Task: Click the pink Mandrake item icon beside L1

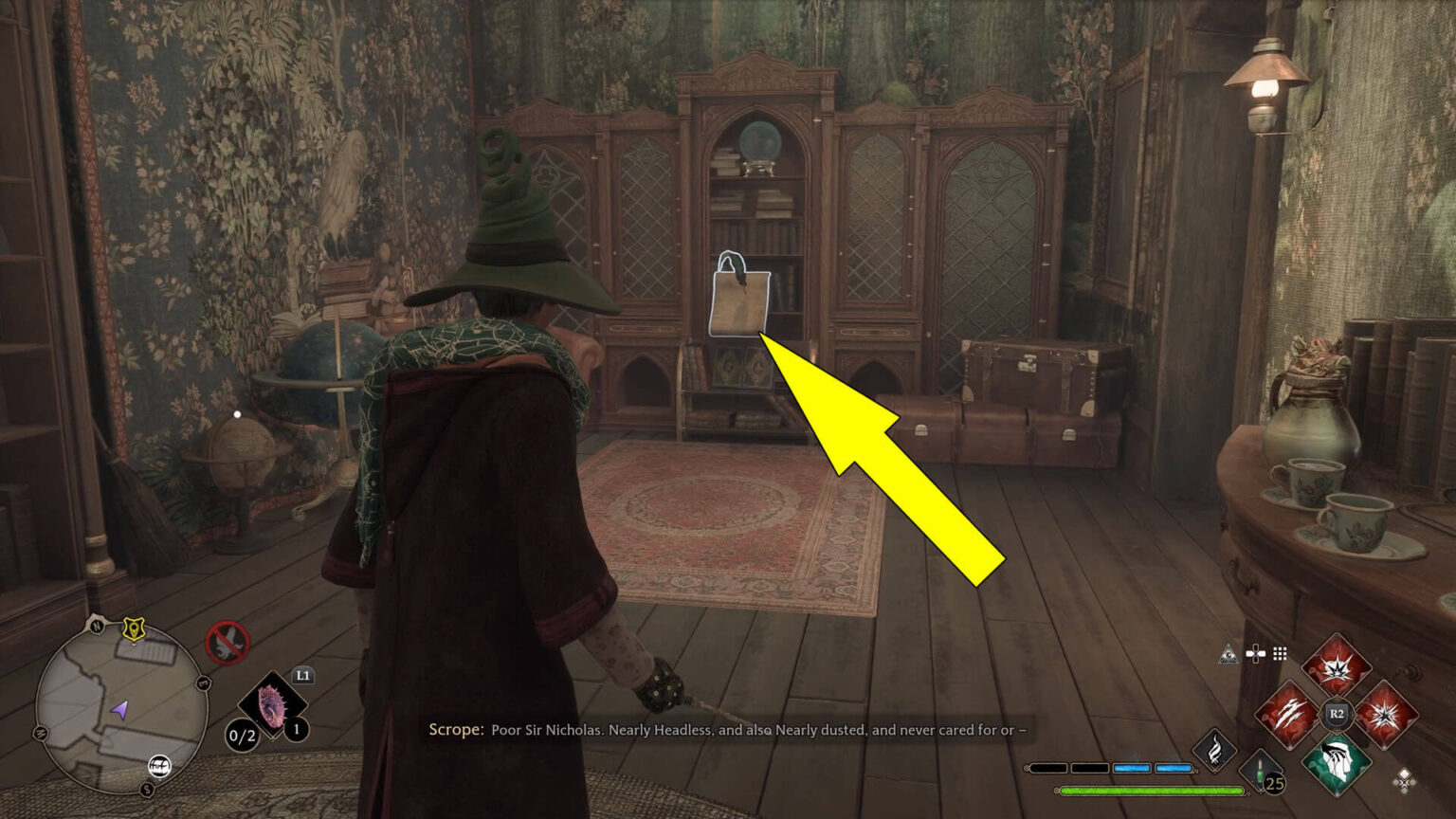Action: coord(272,703)
